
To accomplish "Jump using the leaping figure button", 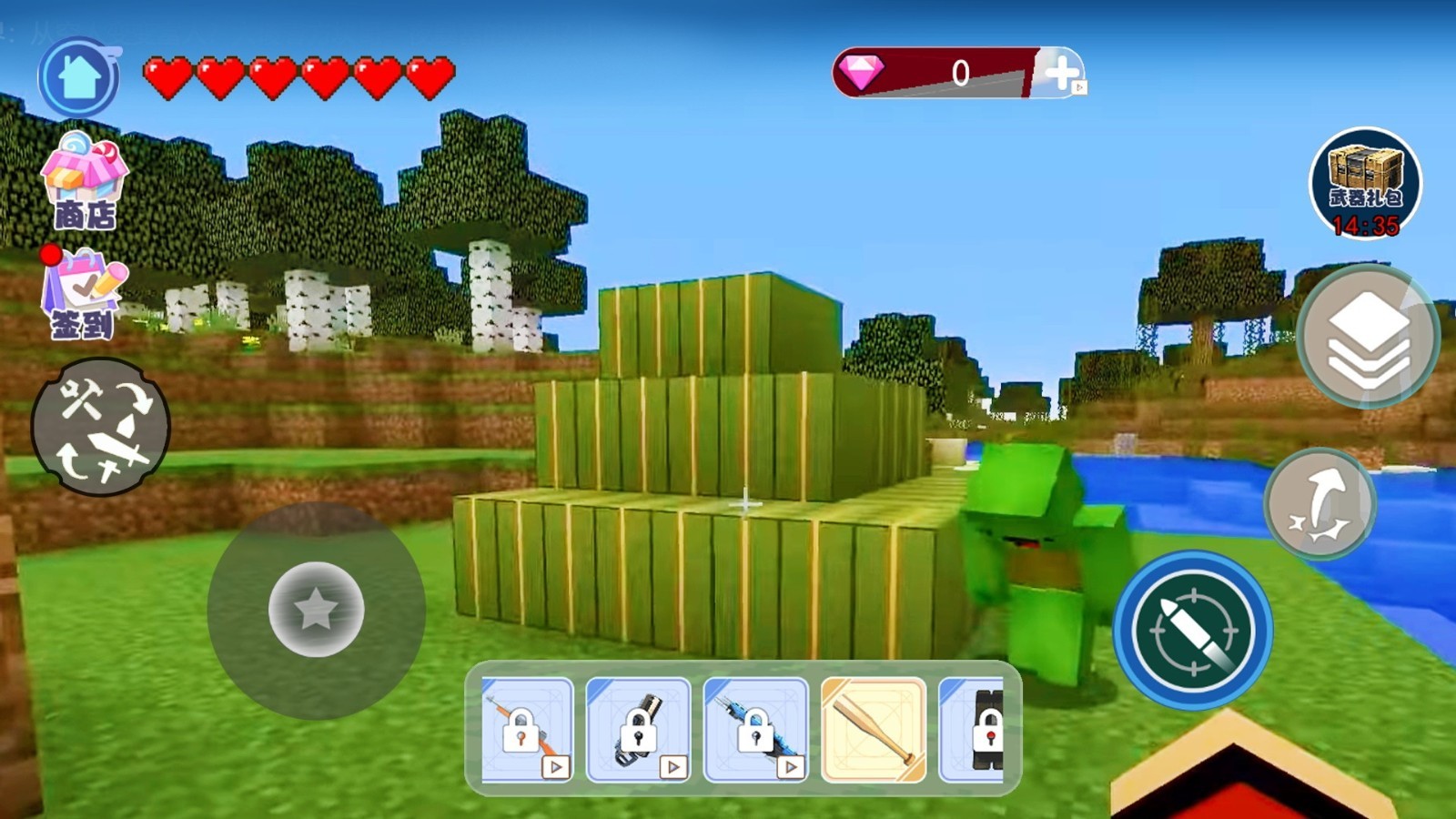I will [1320, 503].
